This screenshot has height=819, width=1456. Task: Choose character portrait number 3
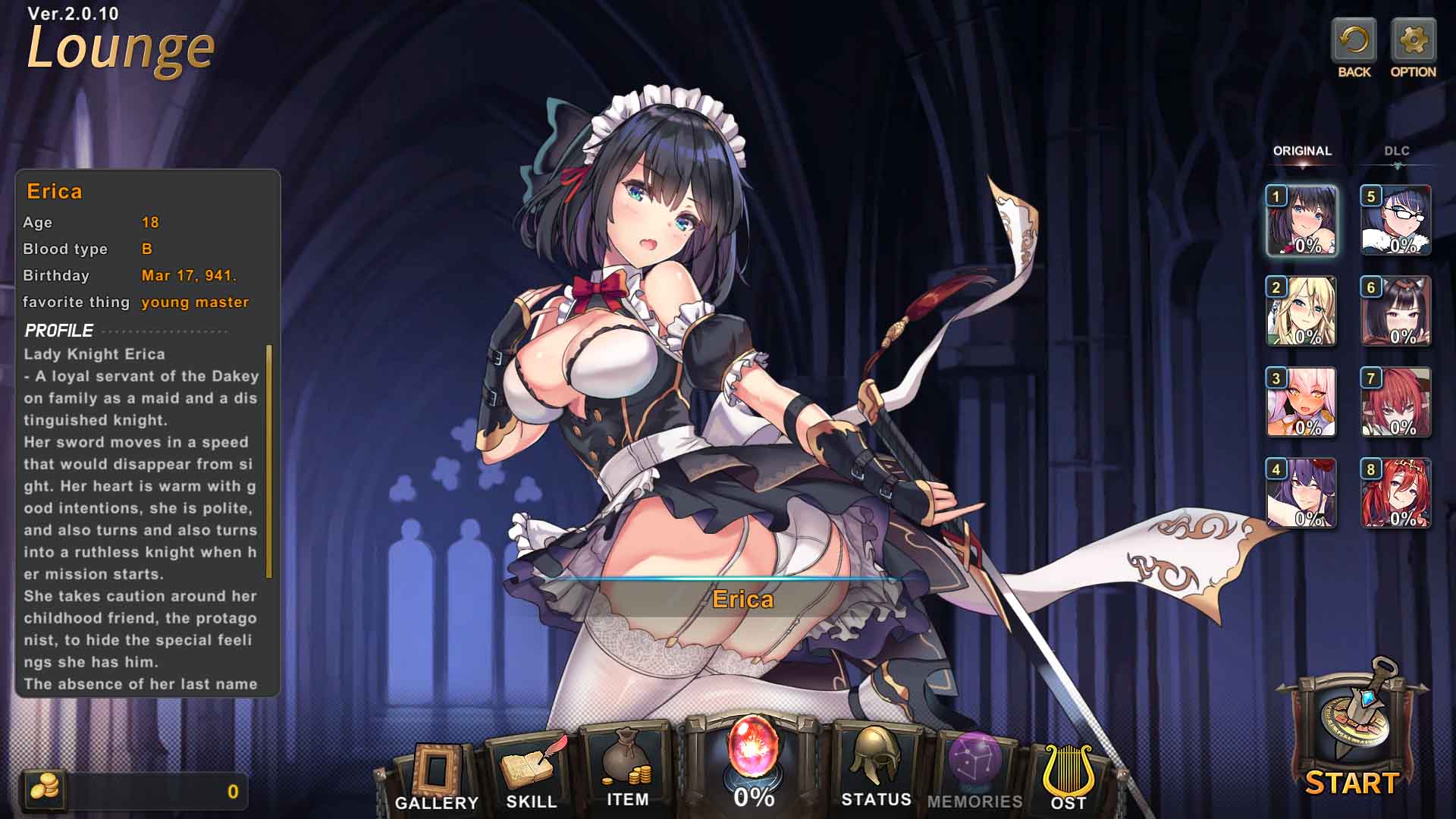[1302, 403]
